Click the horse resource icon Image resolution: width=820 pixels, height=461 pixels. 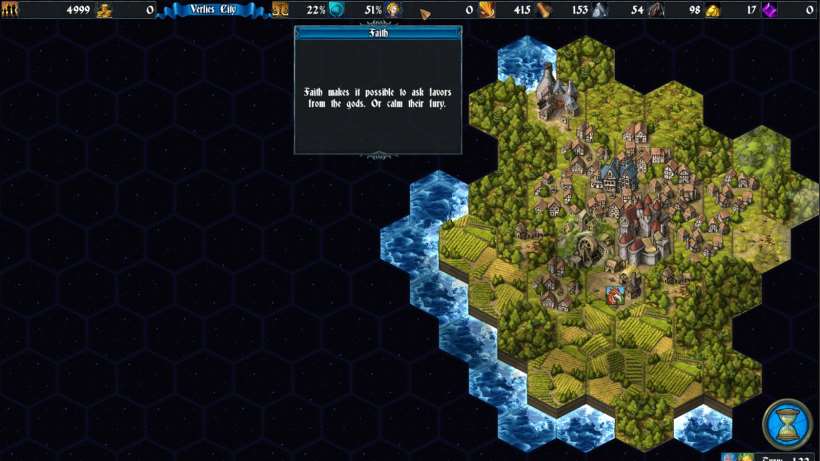coord(656,10)
